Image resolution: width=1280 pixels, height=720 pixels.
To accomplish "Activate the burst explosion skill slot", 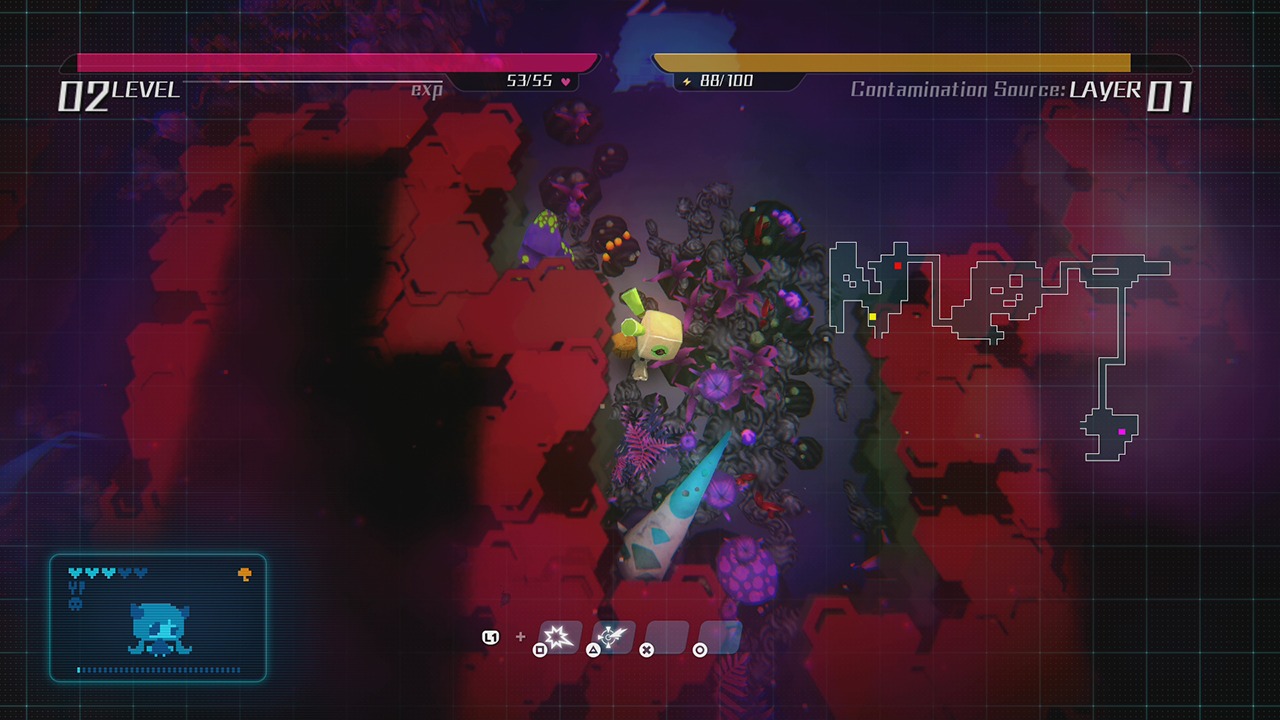I will coord(561,636).
